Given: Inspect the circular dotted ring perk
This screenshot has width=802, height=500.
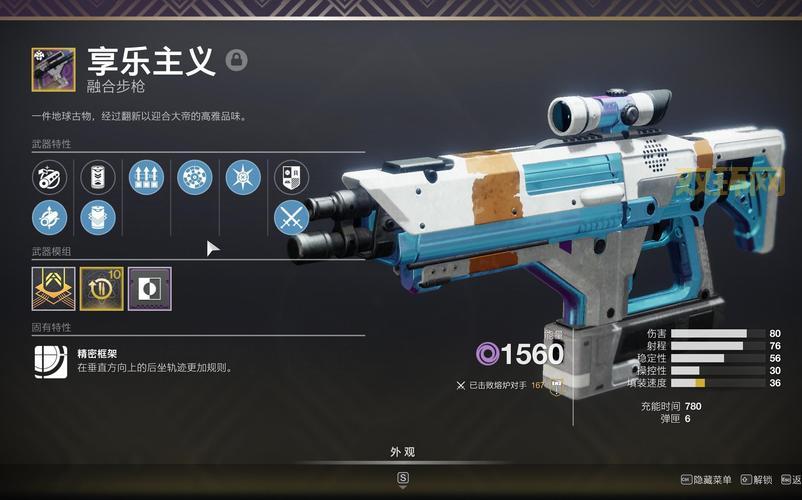Looking at the screenshot, I should [x=194, y=178].
